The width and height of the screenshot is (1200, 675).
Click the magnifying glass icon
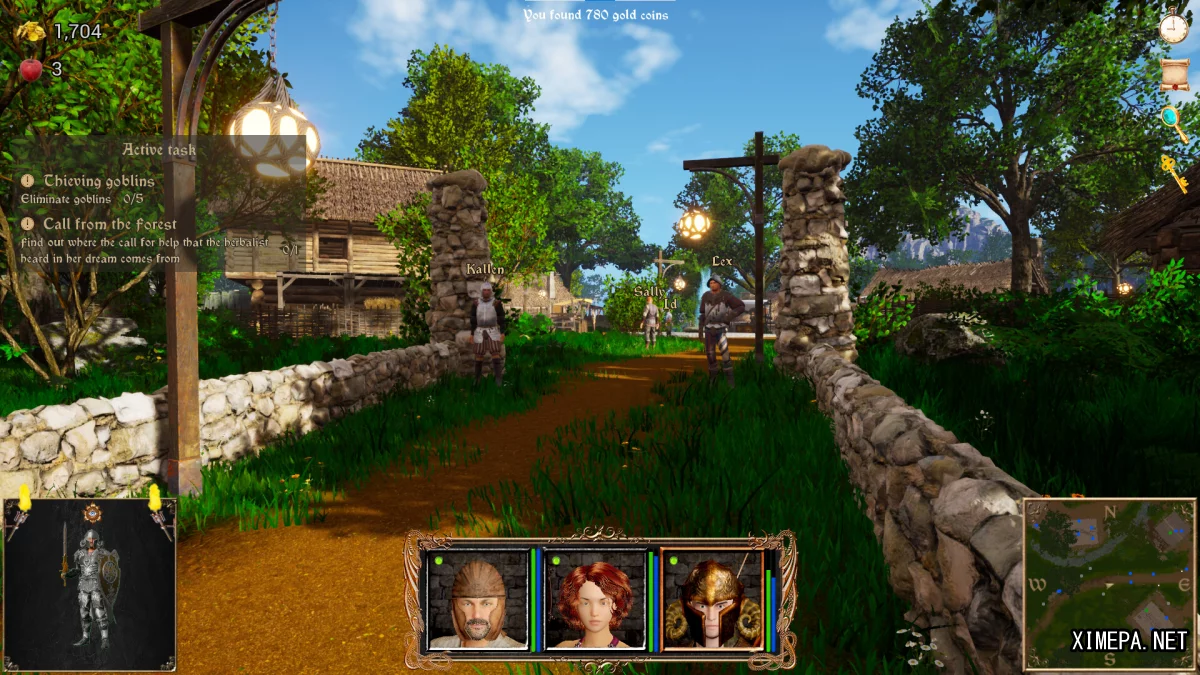click(x=1173, y=123)
